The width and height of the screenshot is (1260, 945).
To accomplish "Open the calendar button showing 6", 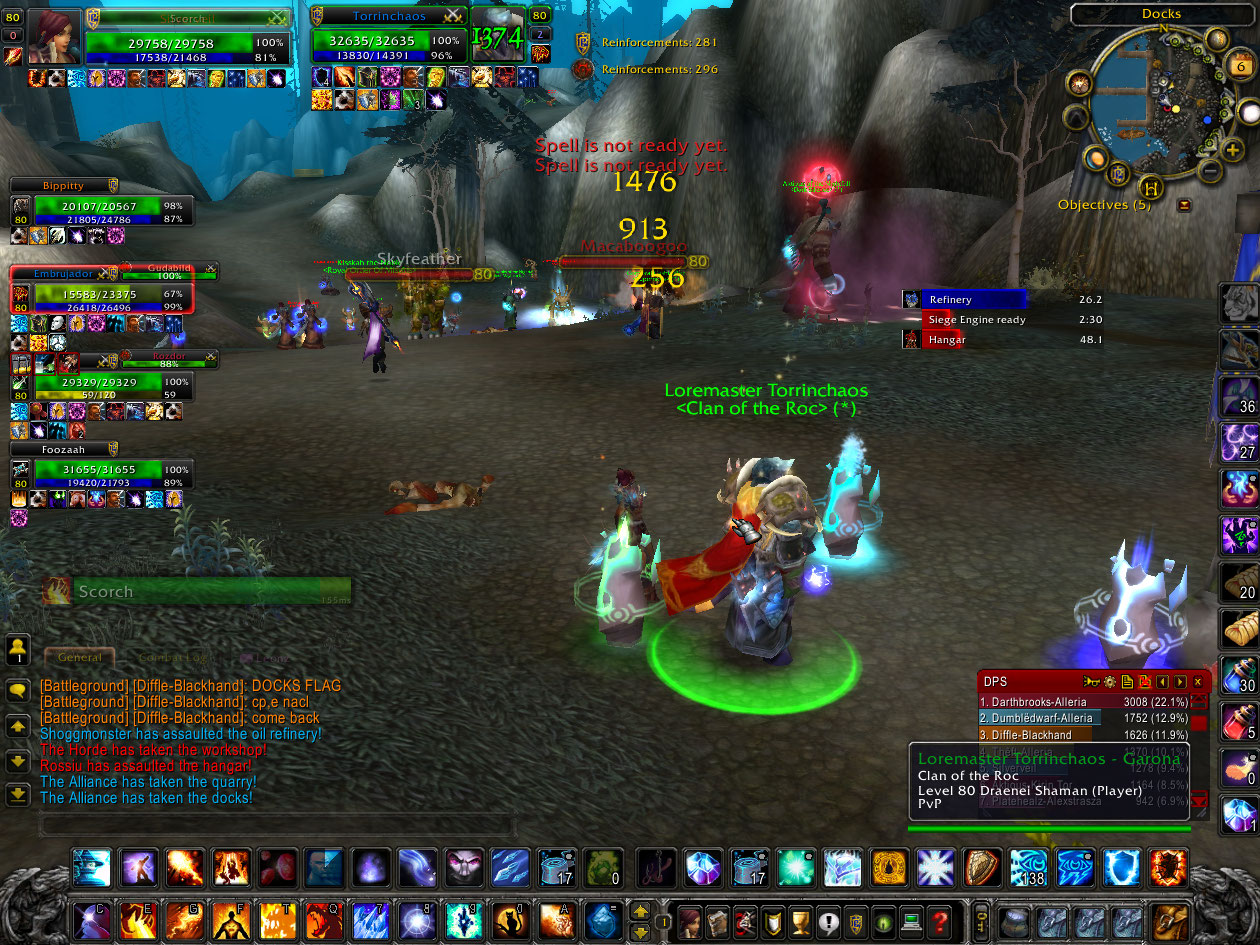I will (1240, 66).
